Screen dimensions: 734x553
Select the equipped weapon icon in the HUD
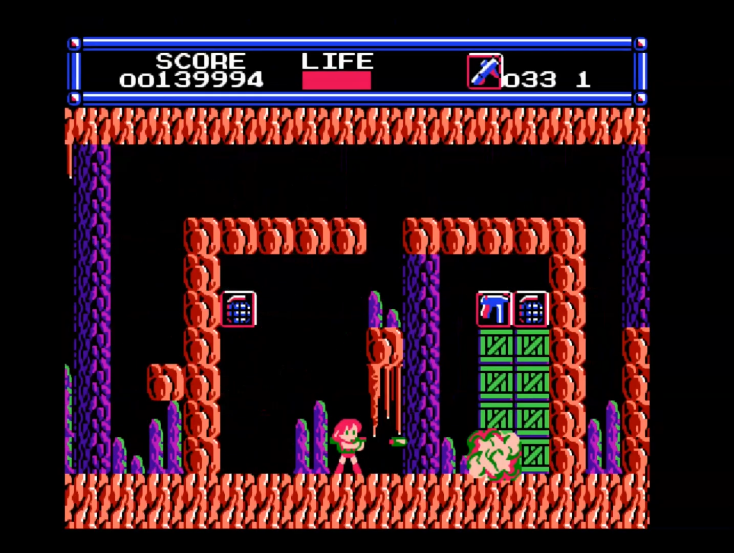click(x=485, y=72)
